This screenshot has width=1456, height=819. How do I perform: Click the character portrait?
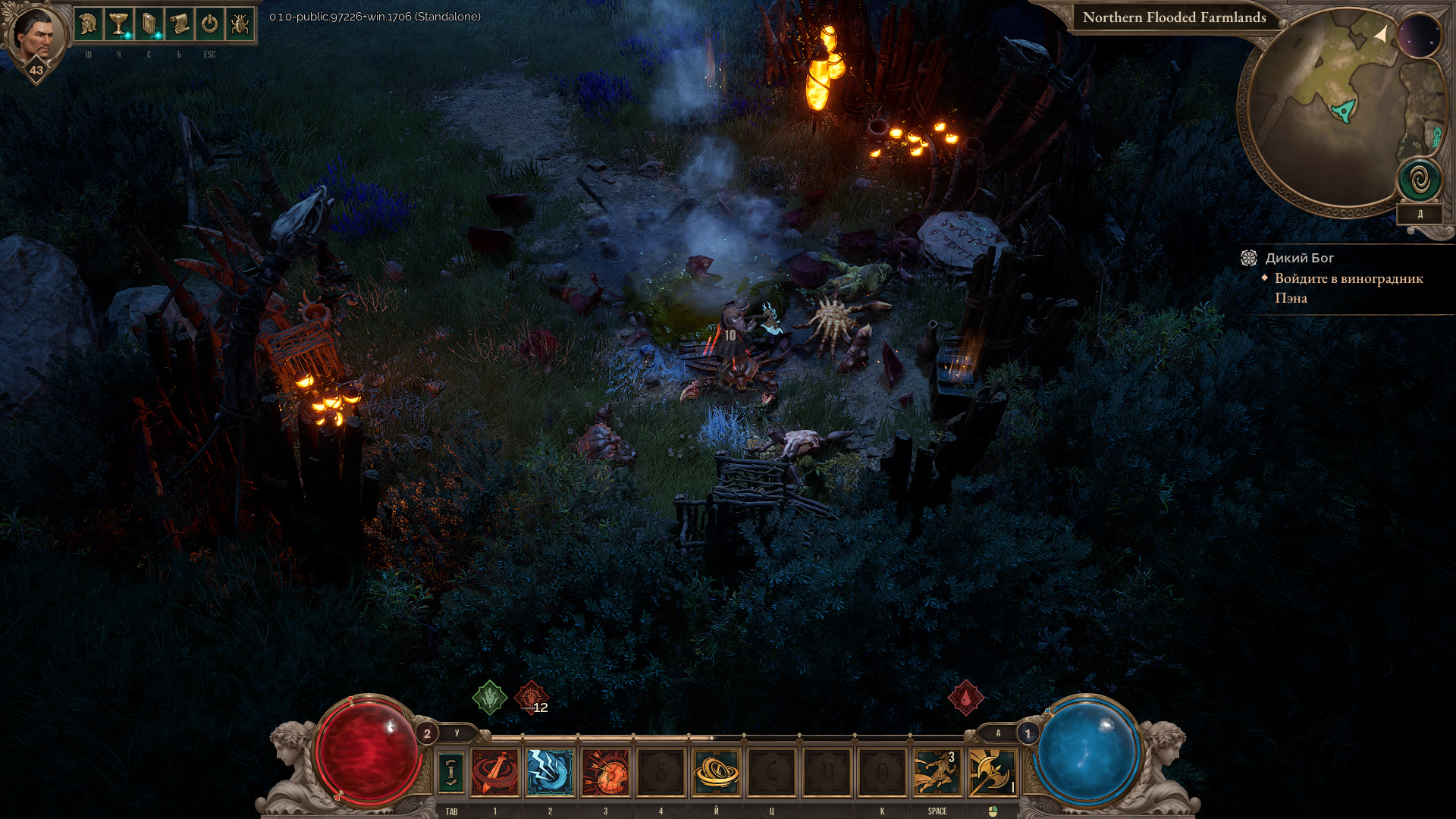tap(35, 36)
